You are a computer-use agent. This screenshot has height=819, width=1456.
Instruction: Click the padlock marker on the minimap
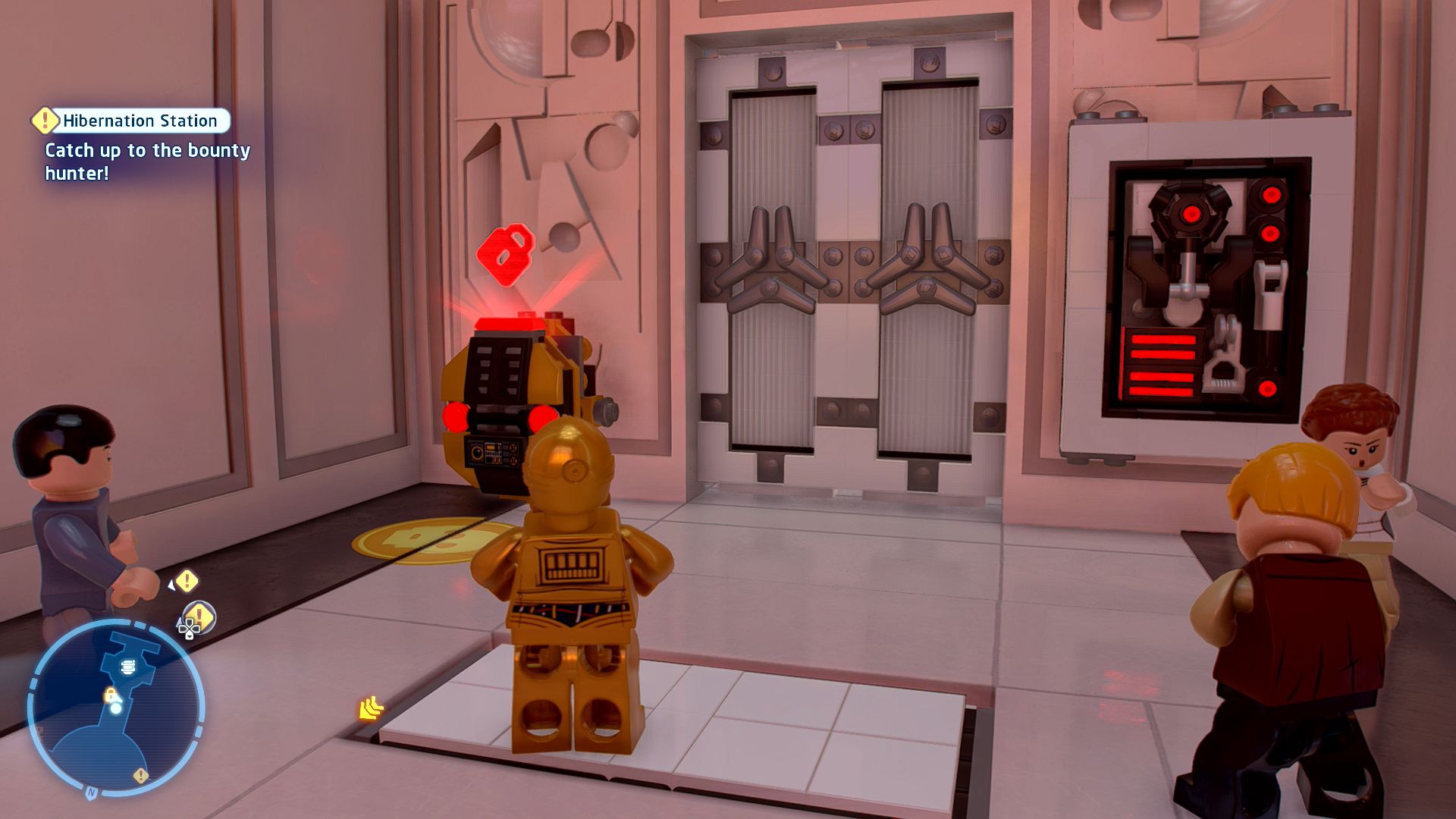[x=110, y=695]
